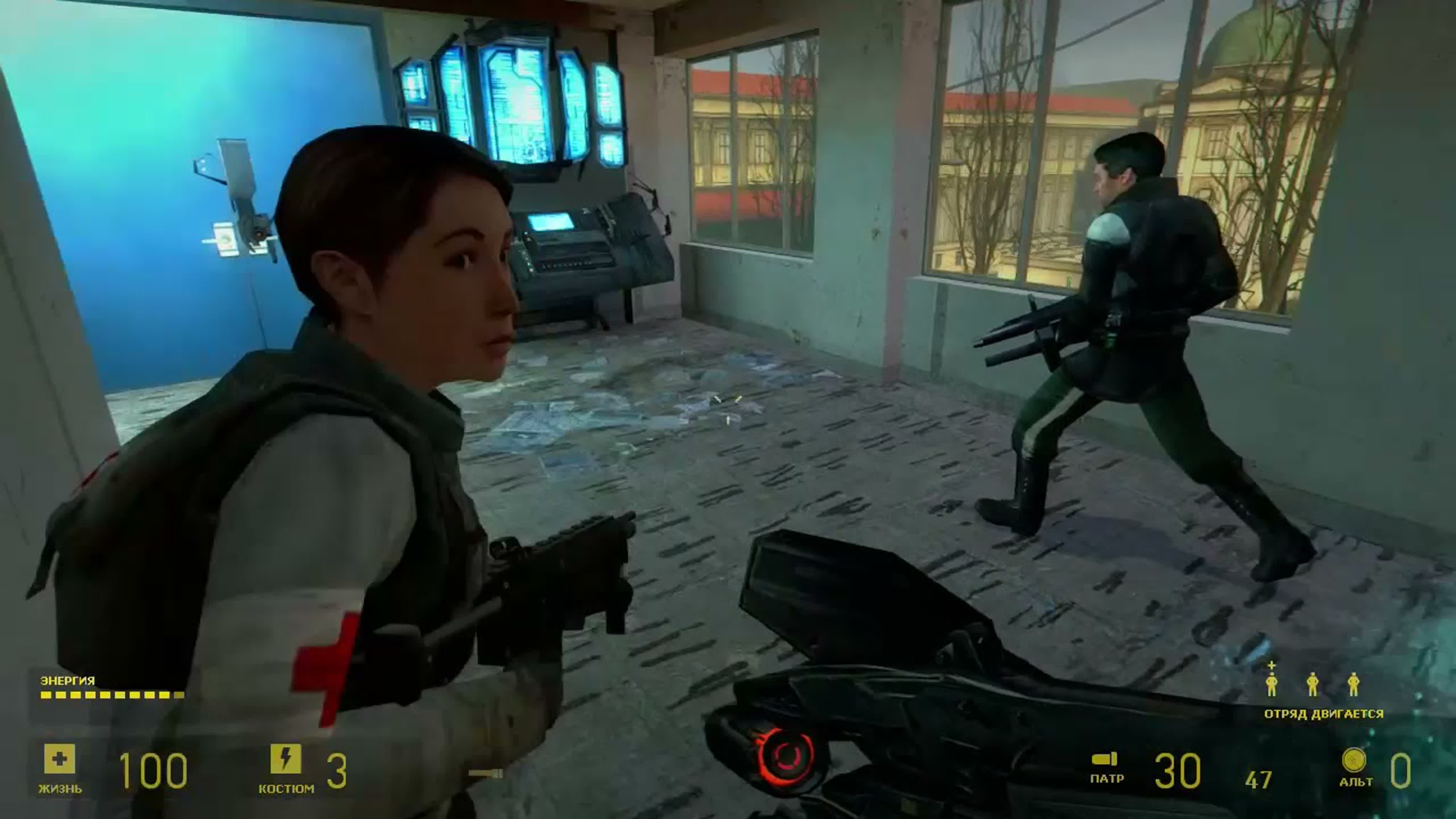The height and width of the screenshot is (819, 1456).
Task: Click the alt-fire energy ball icon
Action: (1354, 759)
